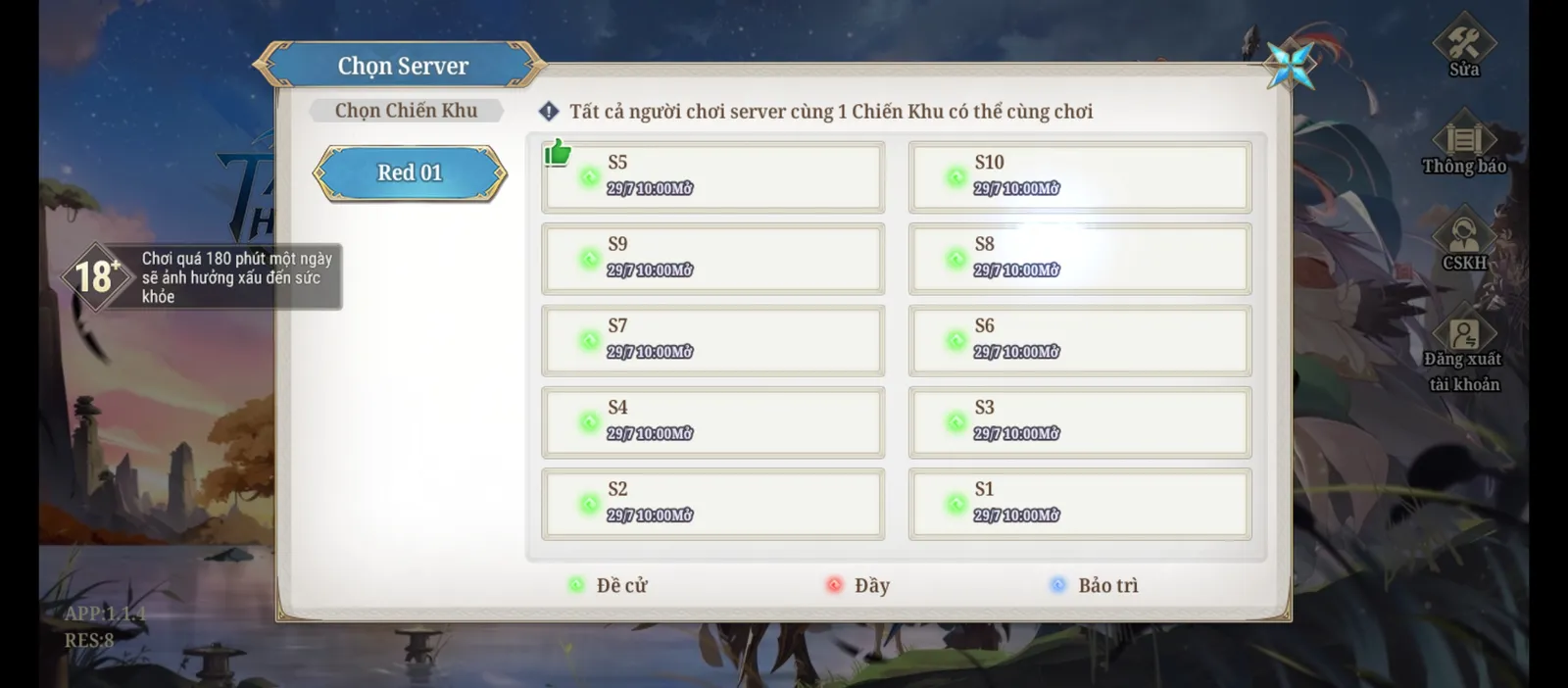The width and height of the screenshot is (1568, 688).
Task: Choose the S6 server entry
Action: (1079, 340)
